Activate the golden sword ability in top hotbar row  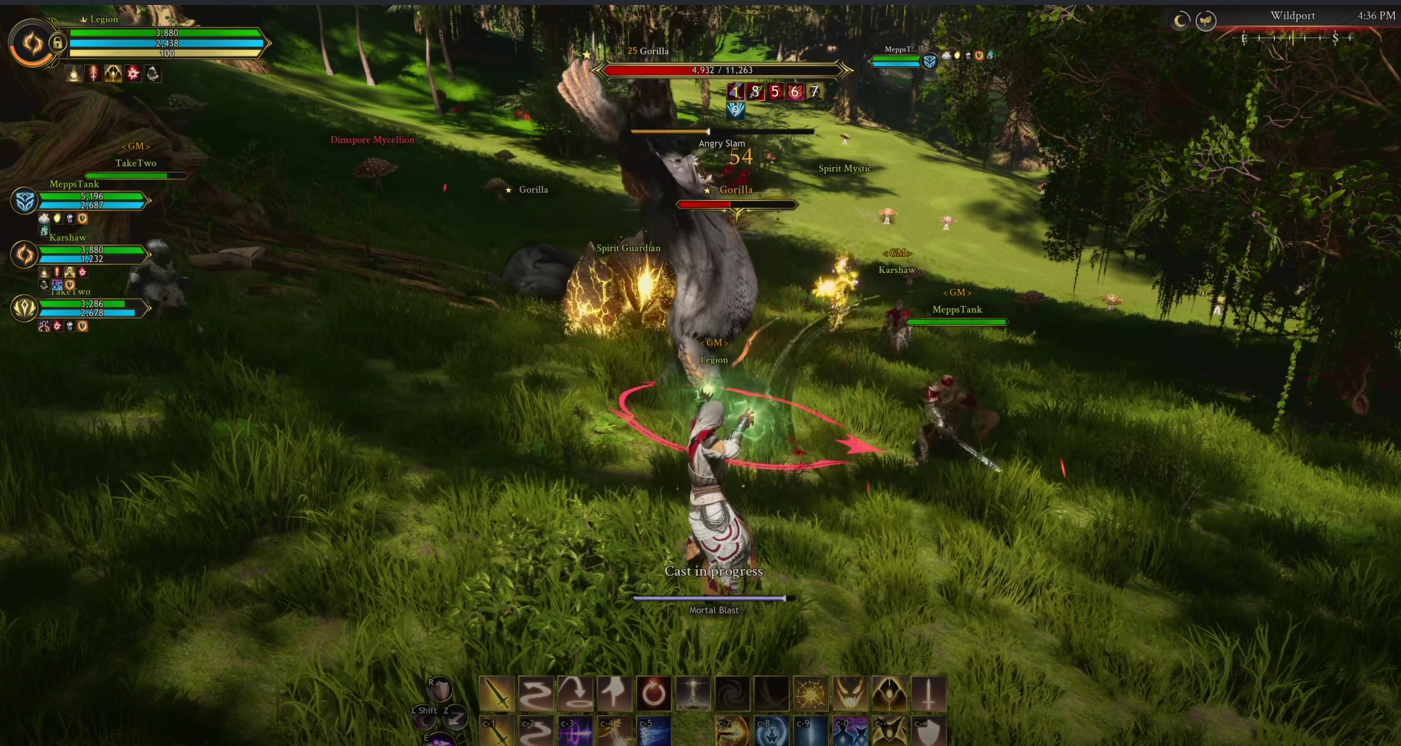pos(497,693)
